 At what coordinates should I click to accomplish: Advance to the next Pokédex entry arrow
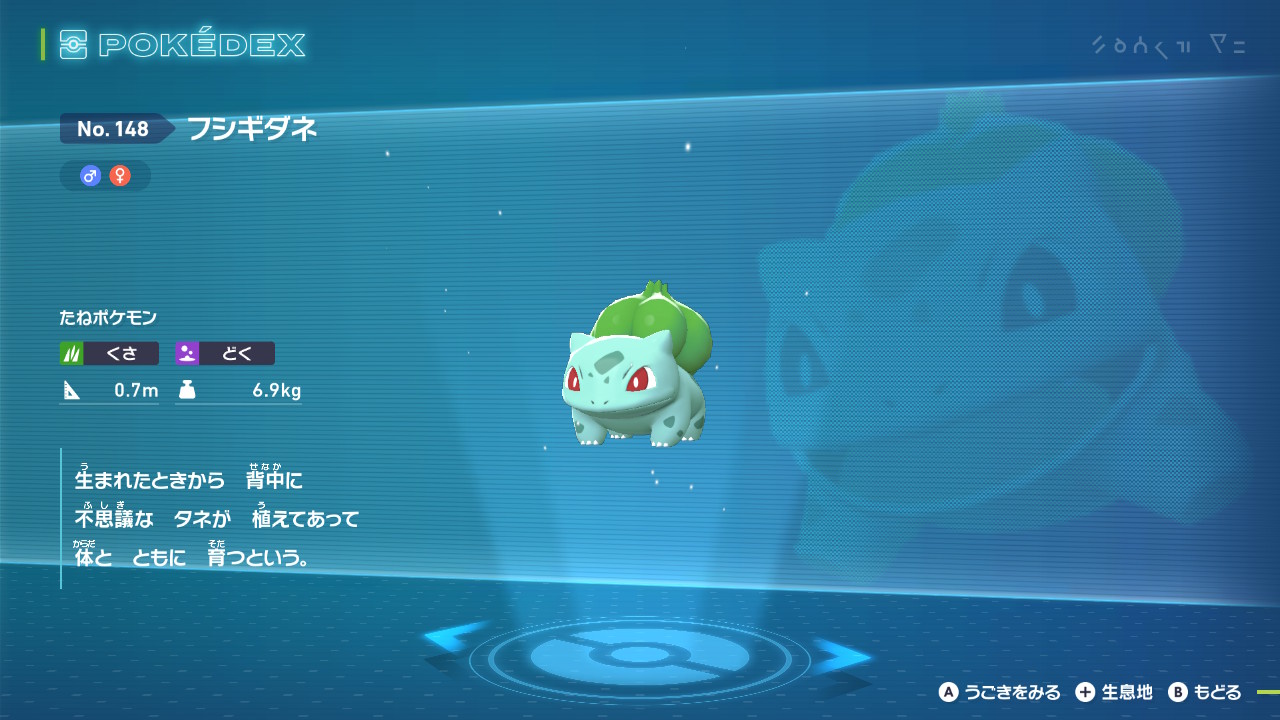coord(841,655)
